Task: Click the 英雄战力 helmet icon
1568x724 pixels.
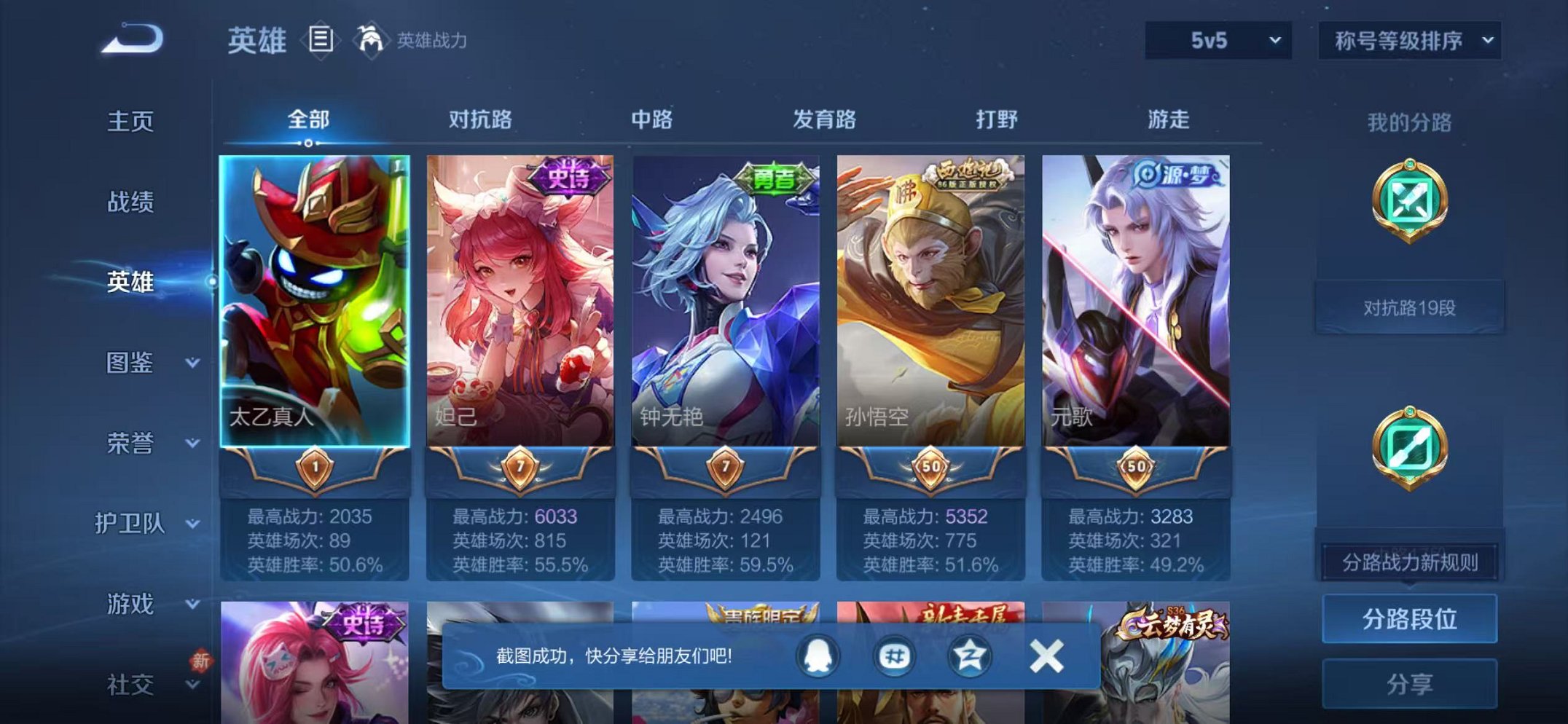Action: tap(373, 40)
